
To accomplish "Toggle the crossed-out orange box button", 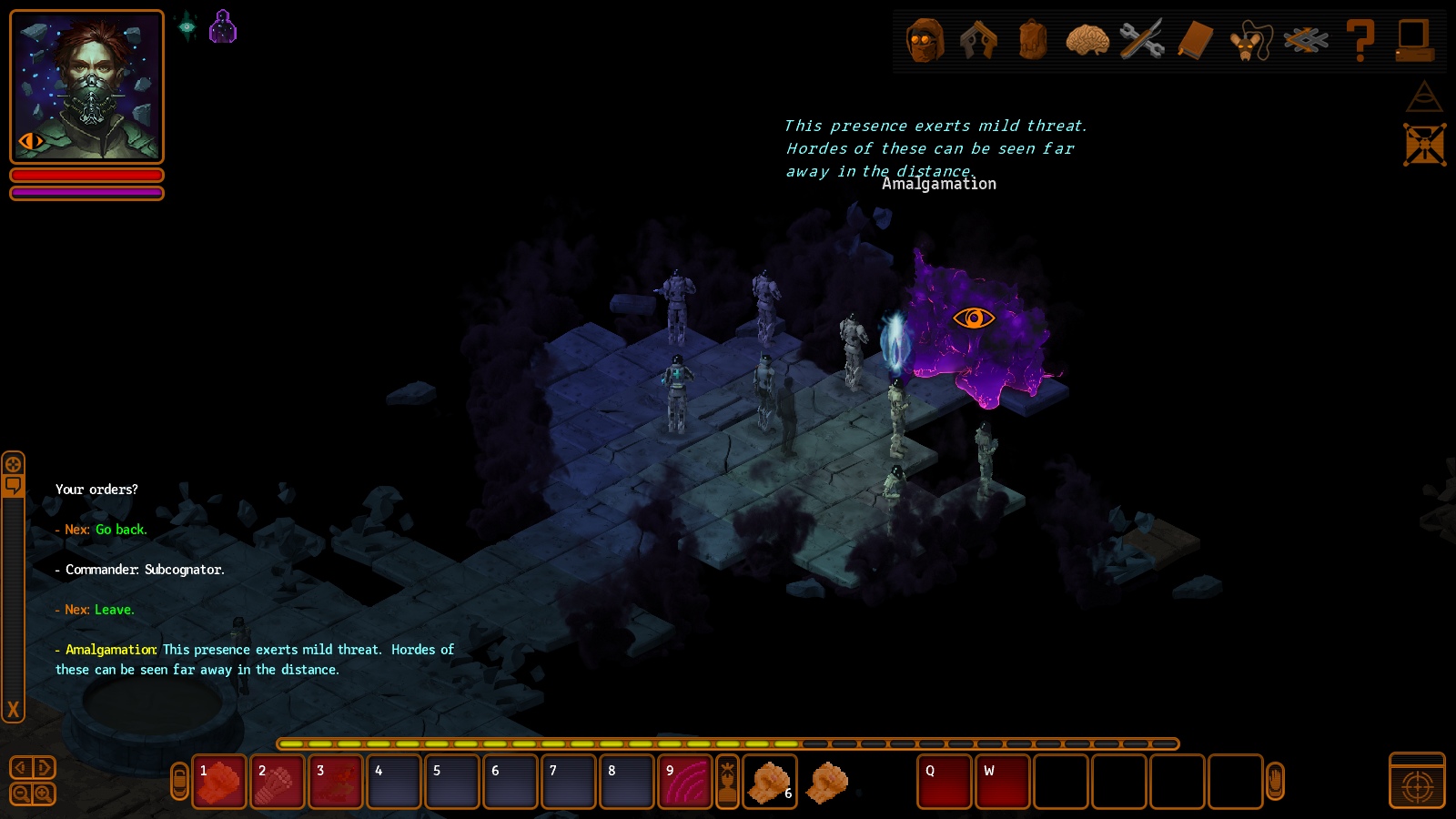I will pyautogui.click(x=1424, y=145).
